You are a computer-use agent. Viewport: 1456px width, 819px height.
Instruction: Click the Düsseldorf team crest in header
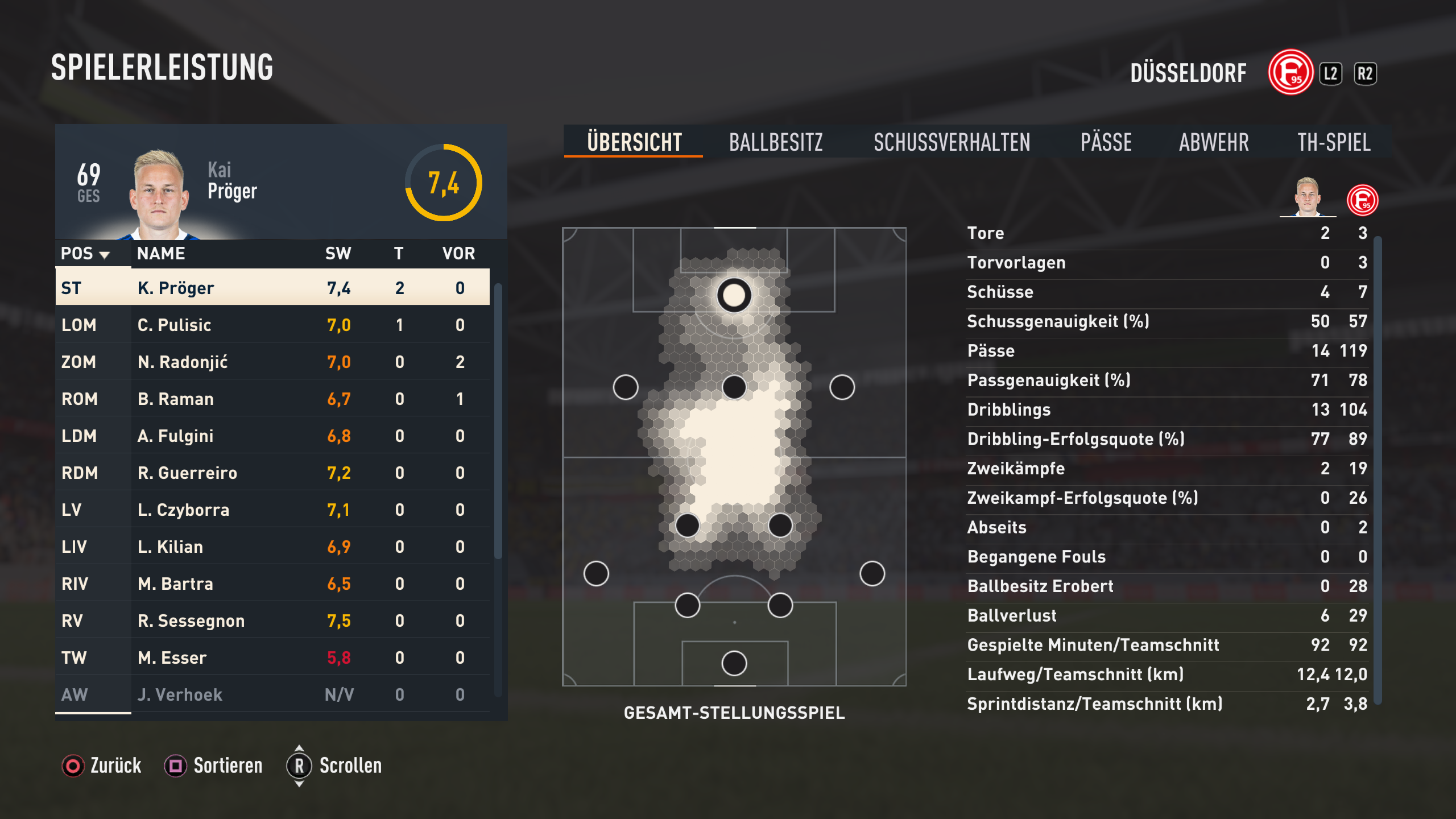pos(1290,73)
